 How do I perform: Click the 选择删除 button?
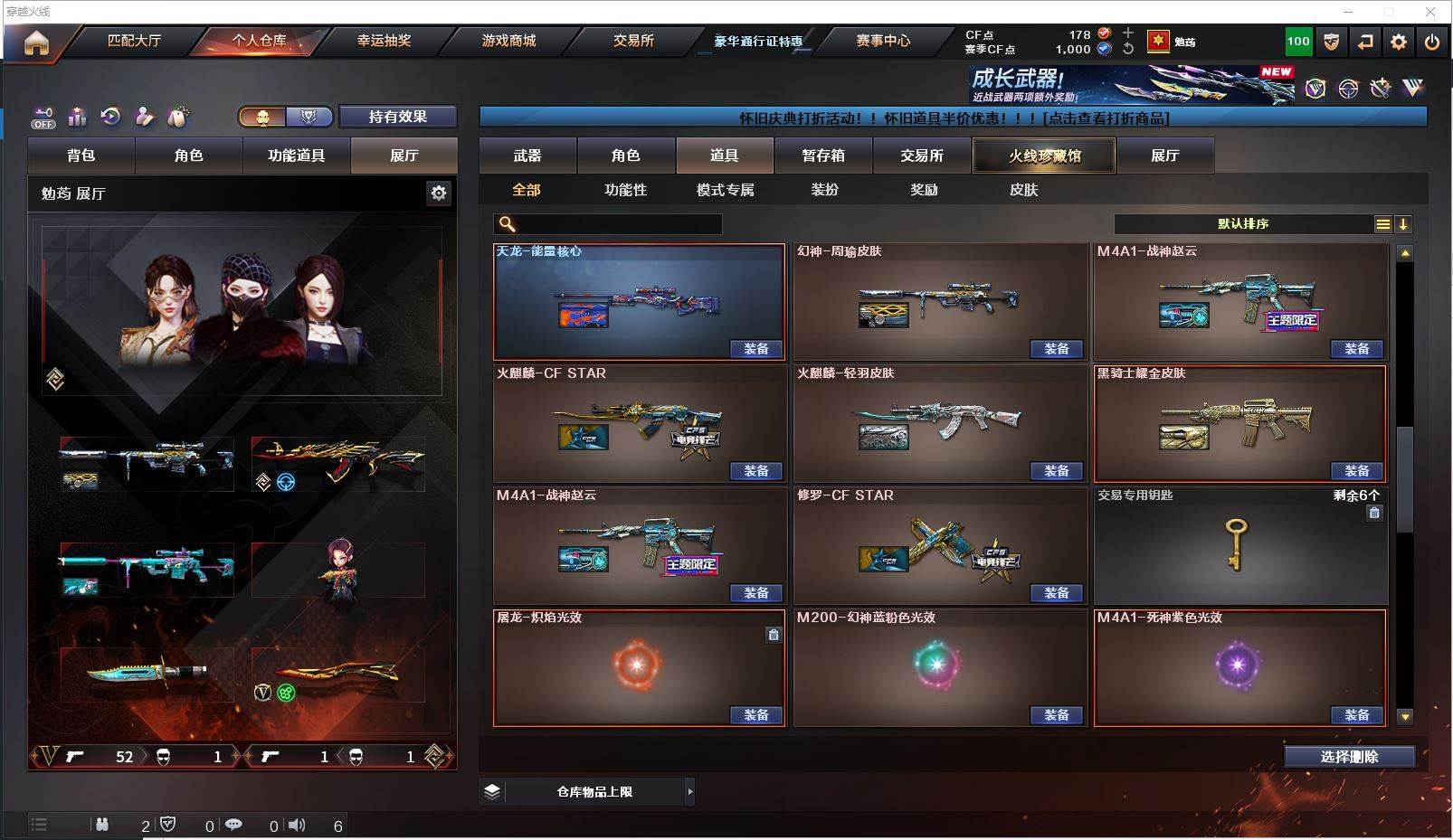[x=1349, y=757]
